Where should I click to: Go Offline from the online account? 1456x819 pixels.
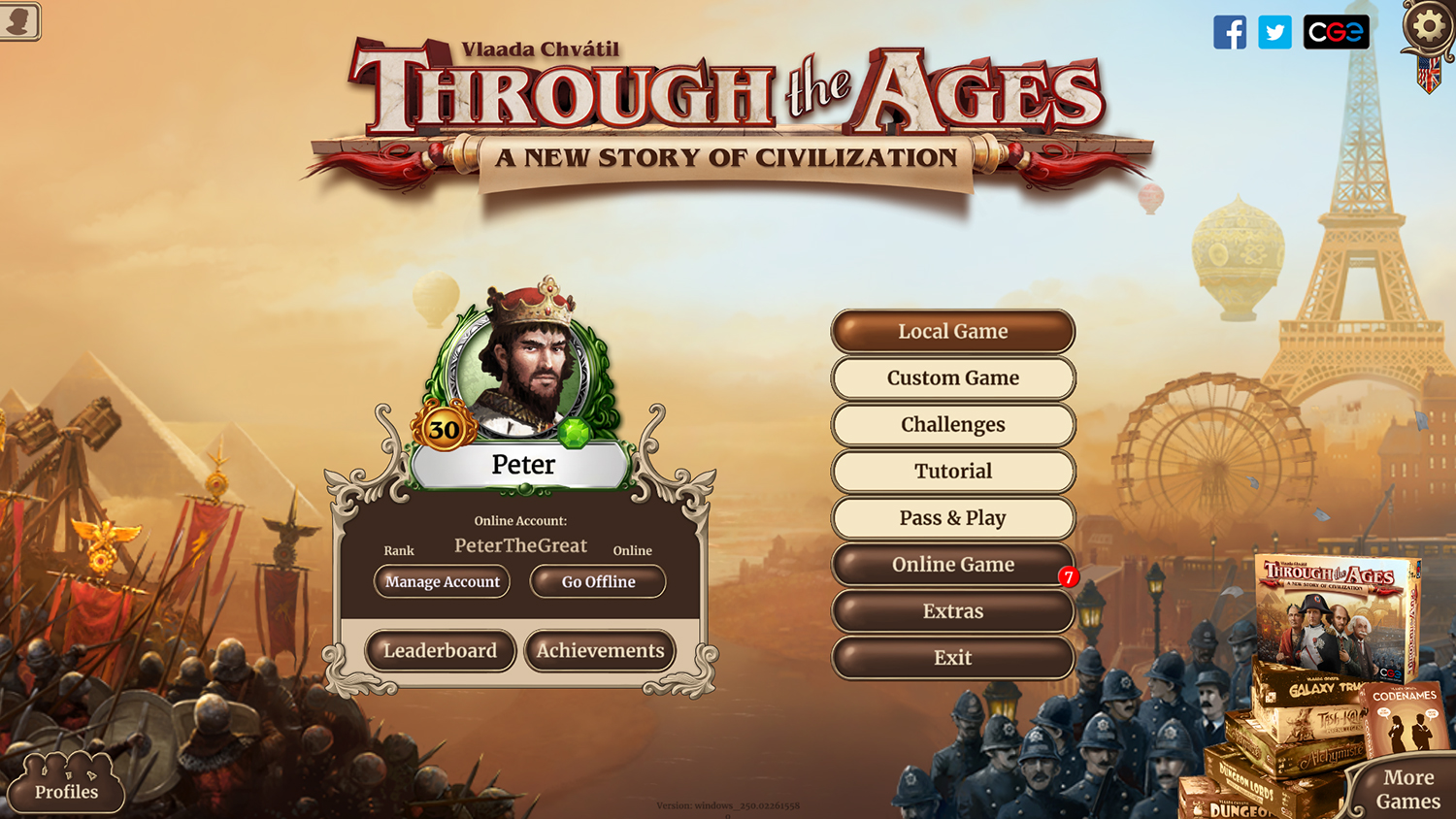point(597,581)
